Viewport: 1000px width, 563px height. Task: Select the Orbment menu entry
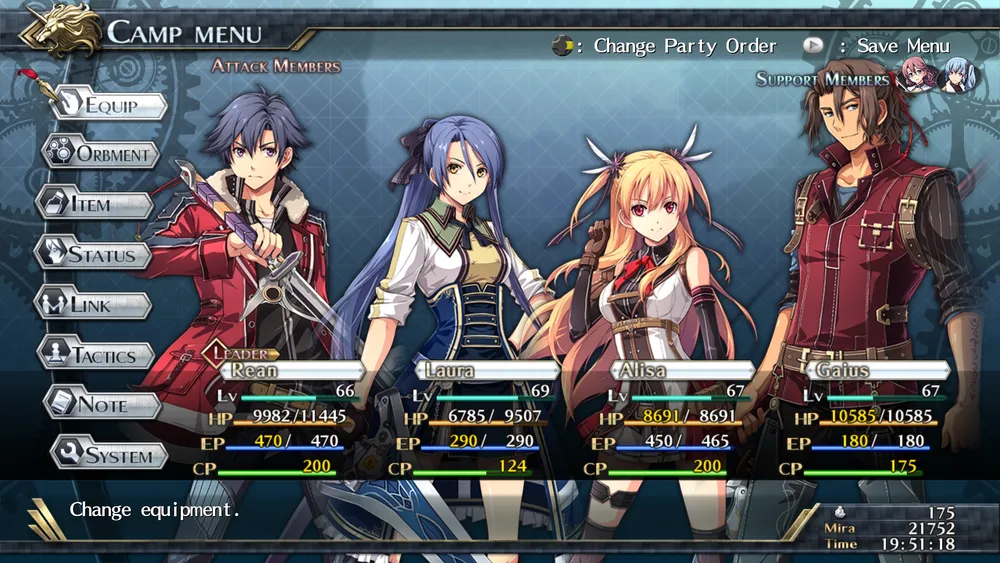(x=101, y=154)
